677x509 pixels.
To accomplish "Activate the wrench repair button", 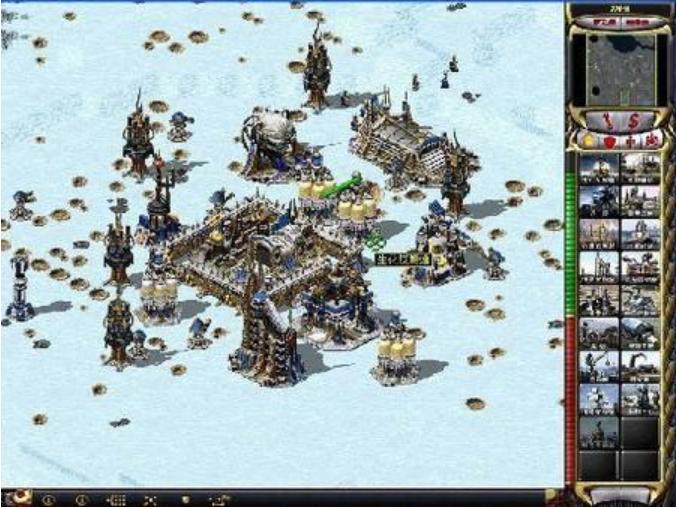I will click(607, 119).
